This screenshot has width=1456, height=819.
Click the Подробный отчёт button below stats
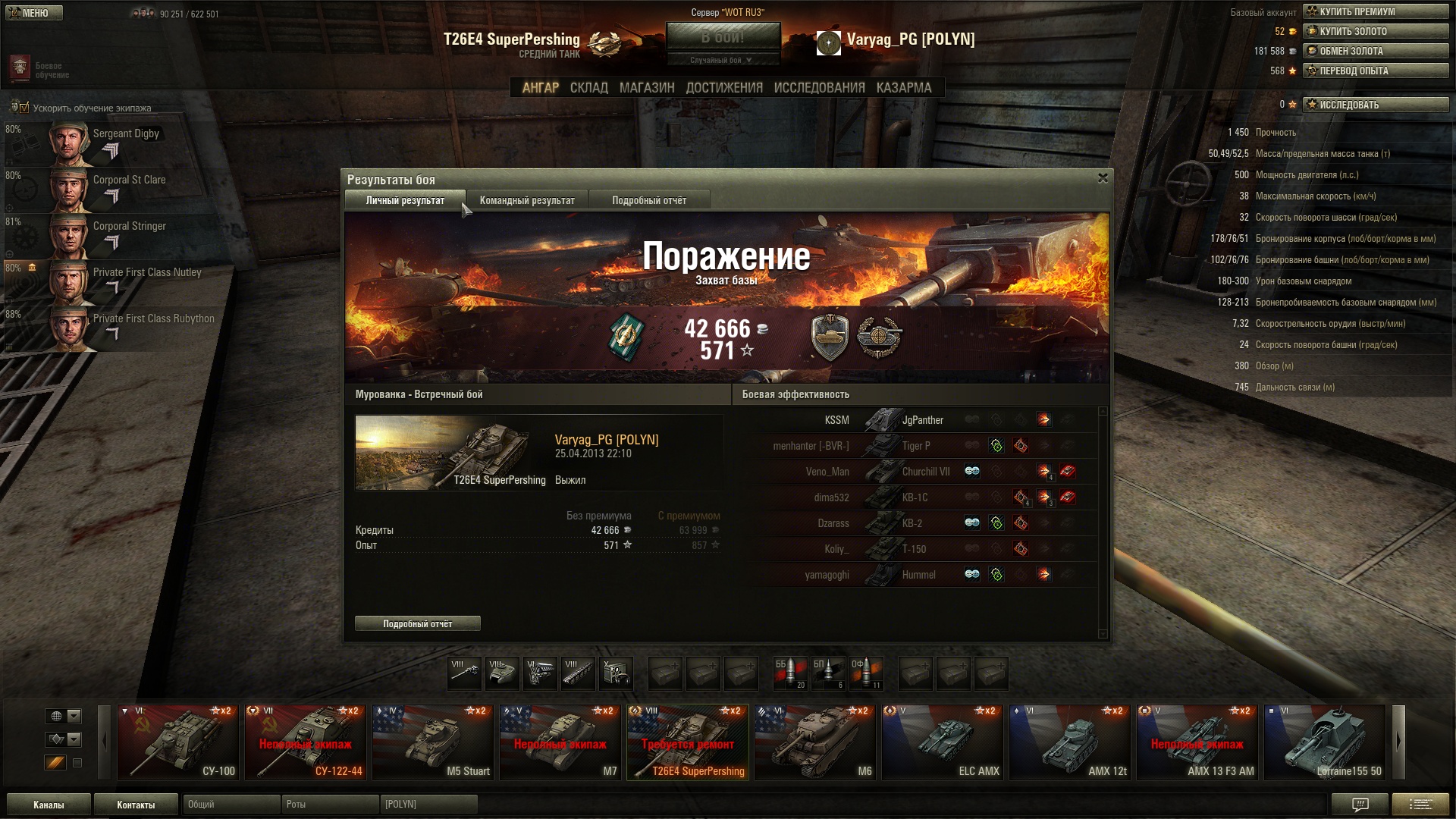click(x=418, y=623)
